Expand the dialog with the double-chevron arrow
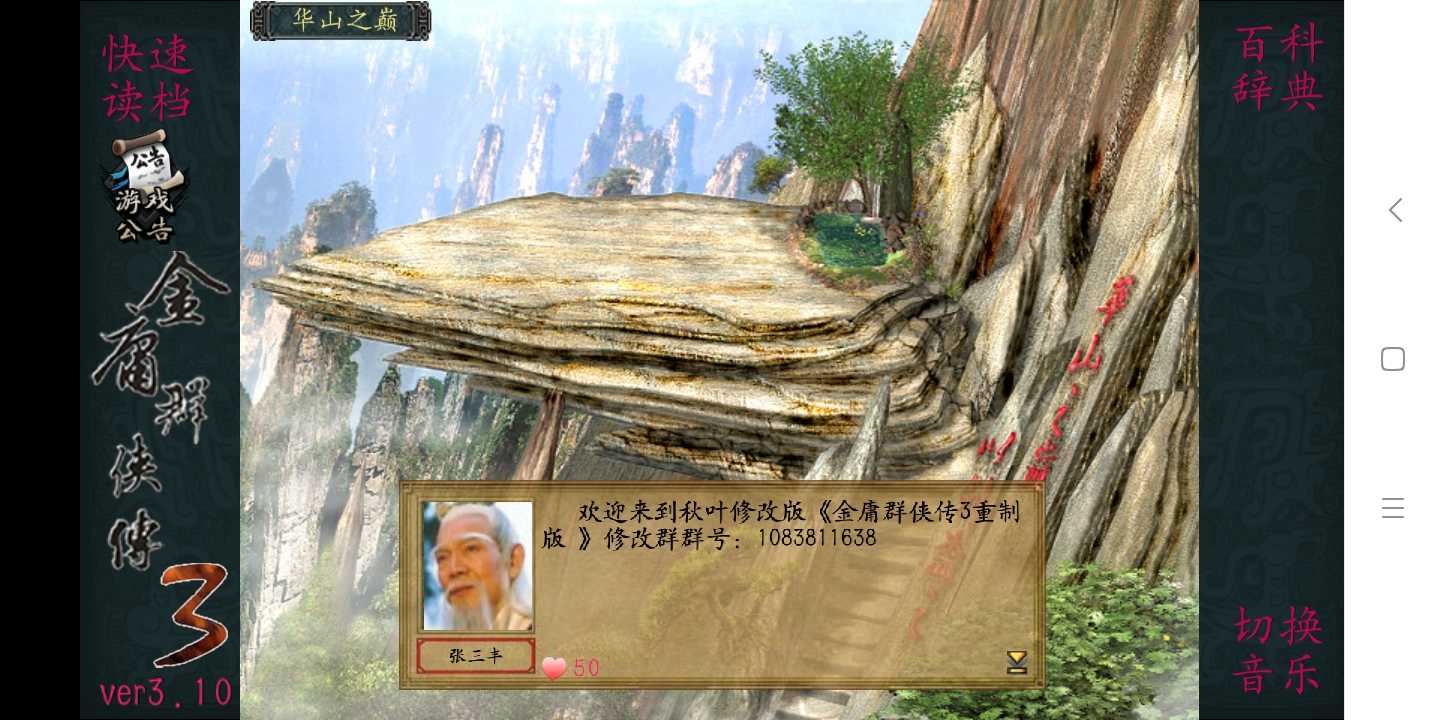The height and width of the screenshot is (720, 1440). (x=1017, y=661)
